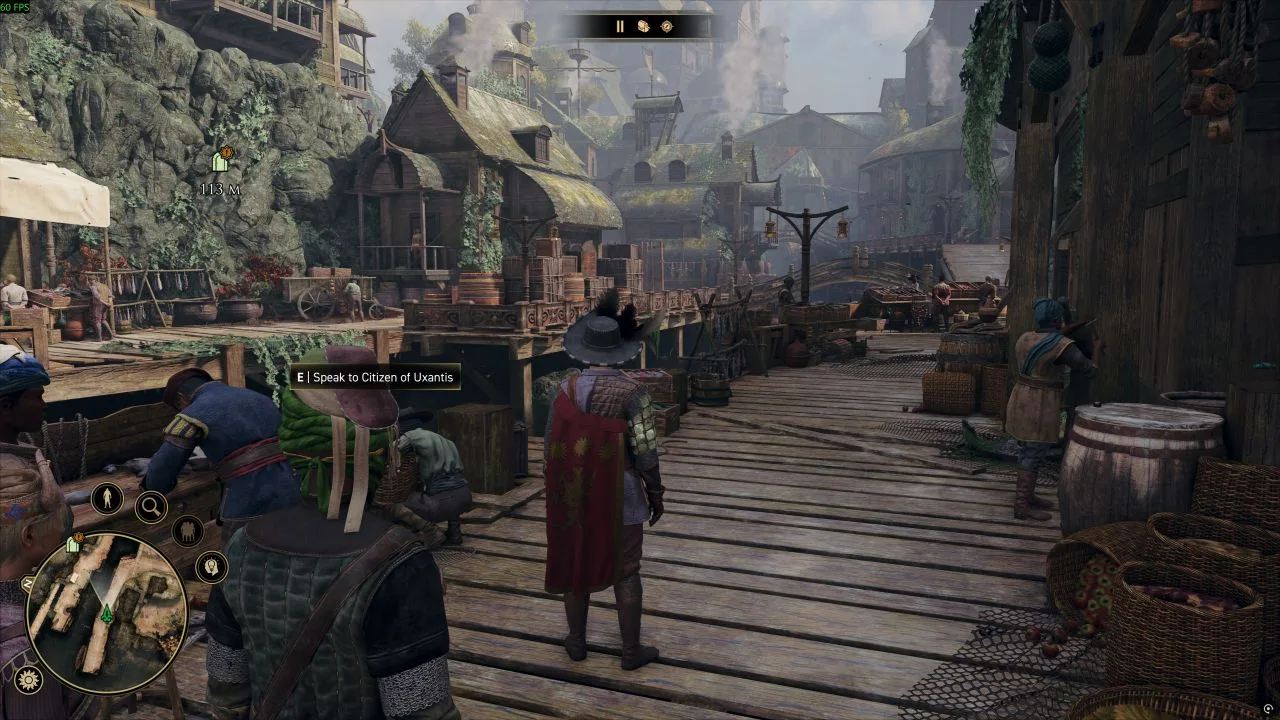Click the door marker on the minimap edge
Image resolution: width=1280 pixels, height=720 pixels.
(73, 545)
